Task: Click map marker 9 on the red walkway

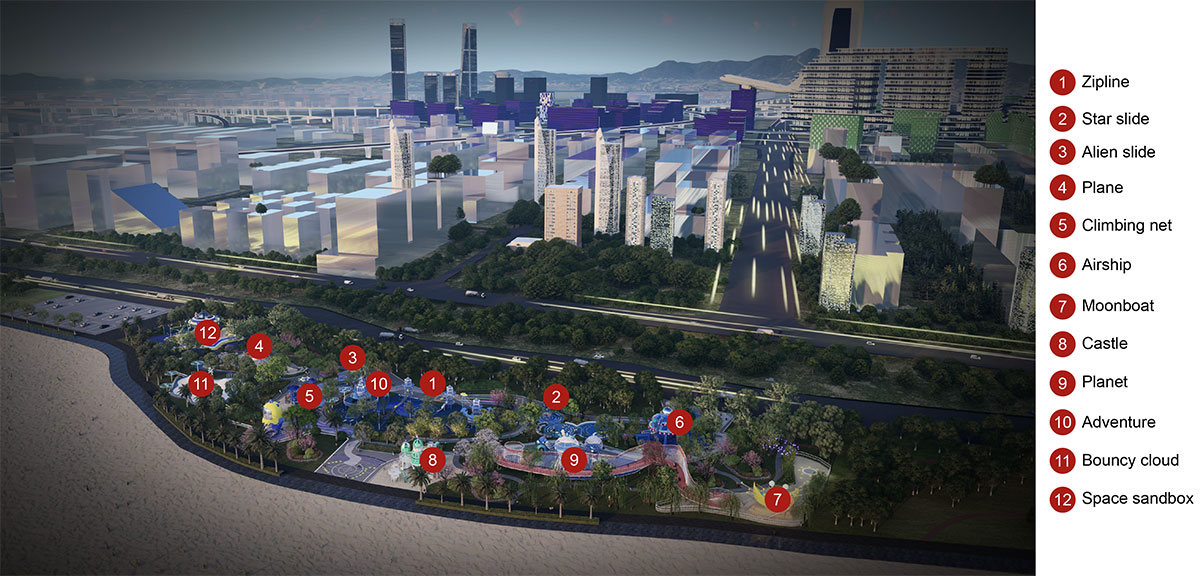Action: pos(573,461)
